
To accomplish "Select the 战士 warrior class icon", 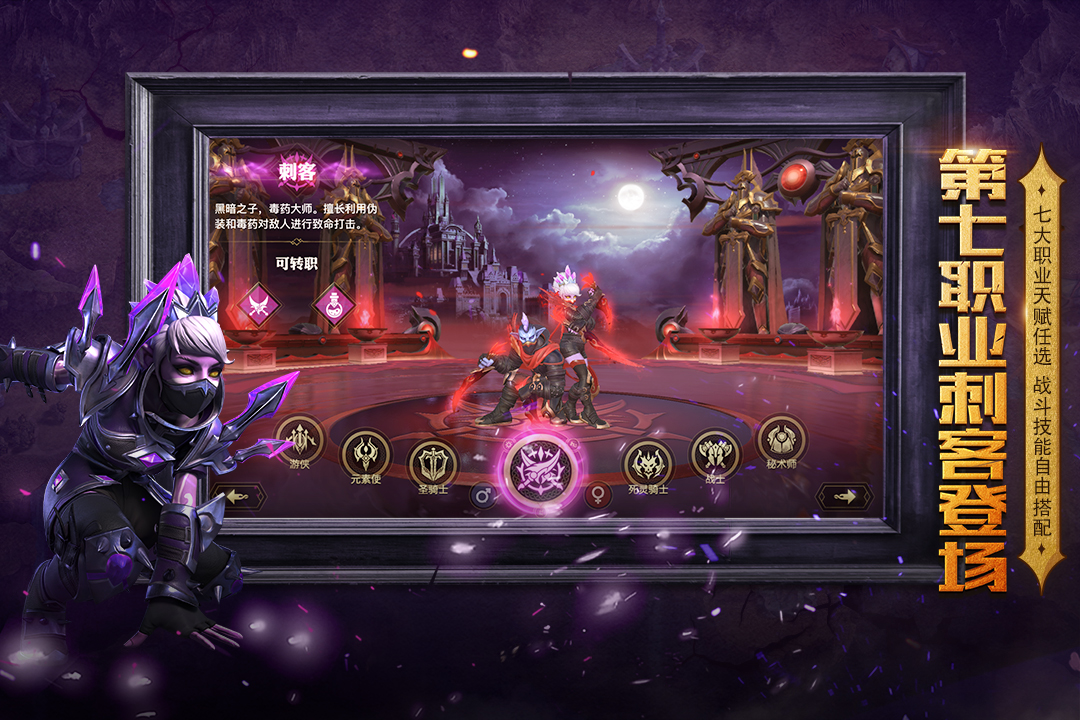I will click(x=715, y=454).
